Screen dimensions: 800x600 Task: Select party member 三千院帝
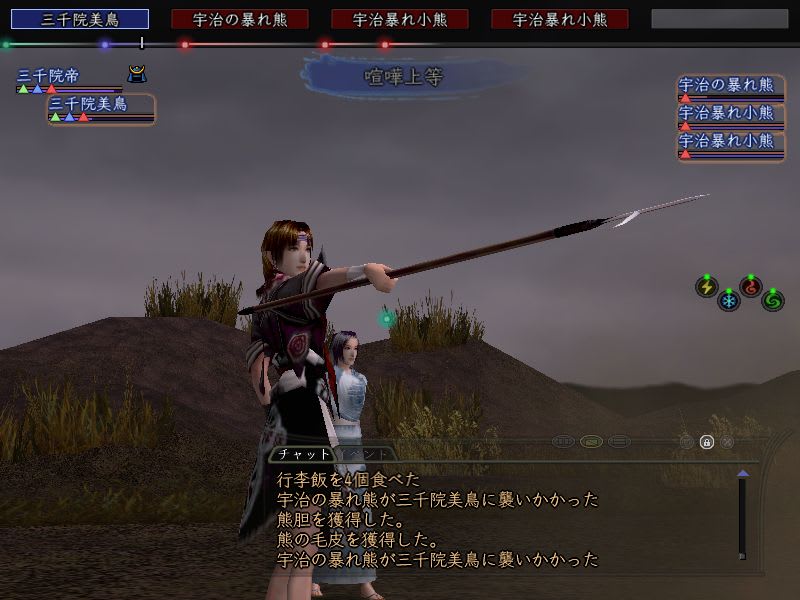(x=50, y=76)
